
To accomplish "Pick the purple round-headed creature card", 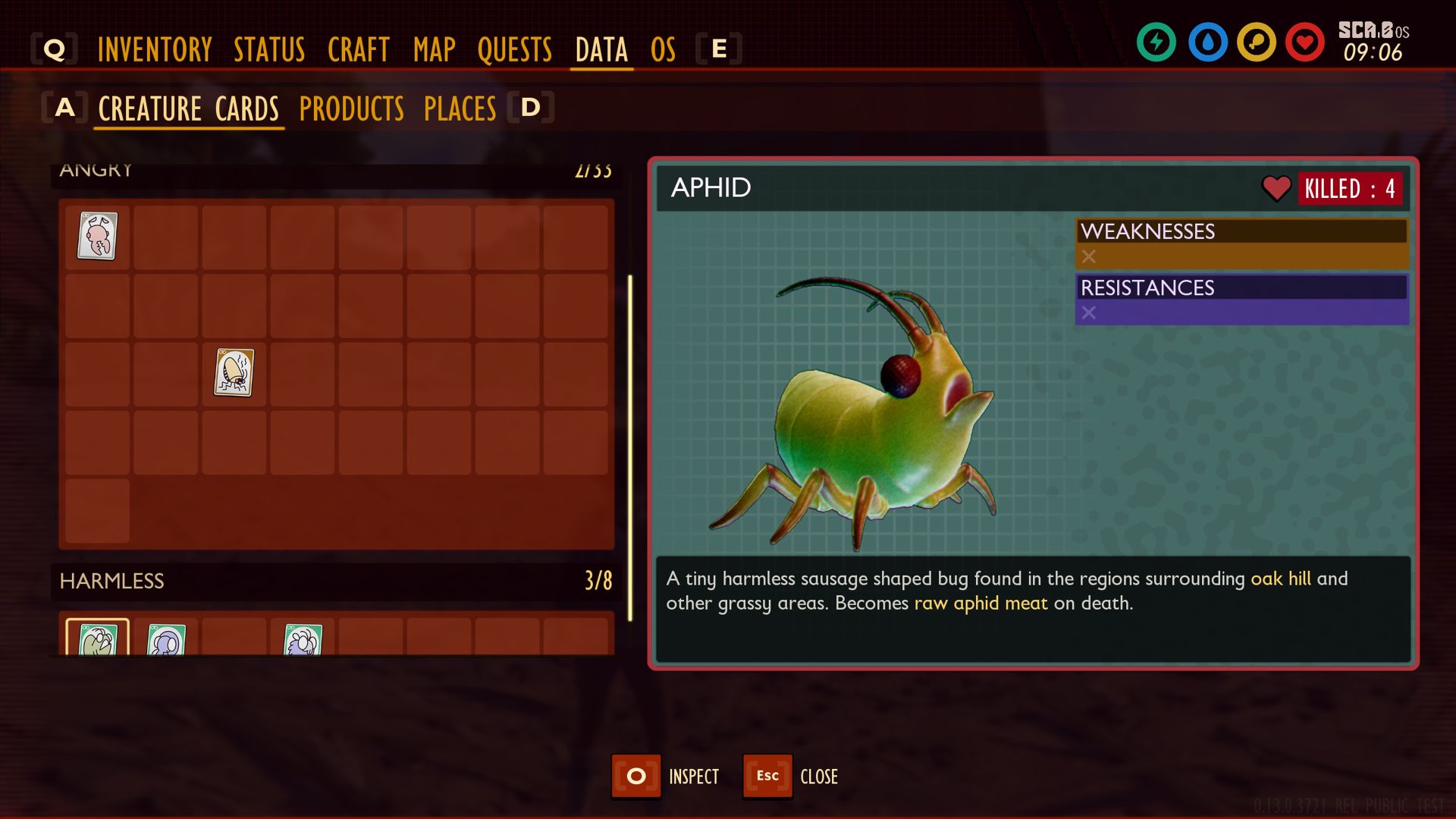I will pos(166,639).
